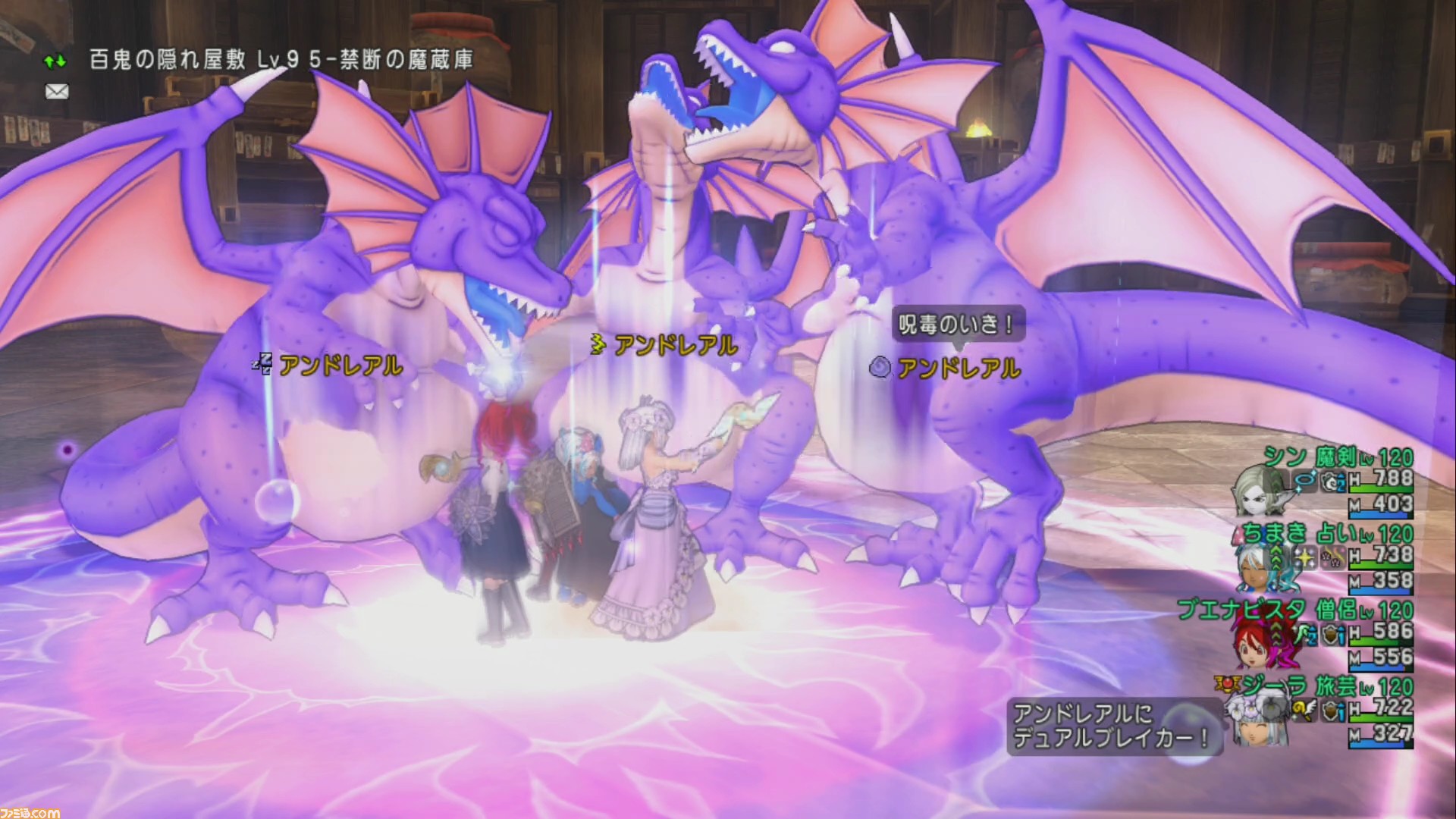Open the mail envelope icon top-left
1456x819 pixels.
pyautogui.click(x=57, y=91)
